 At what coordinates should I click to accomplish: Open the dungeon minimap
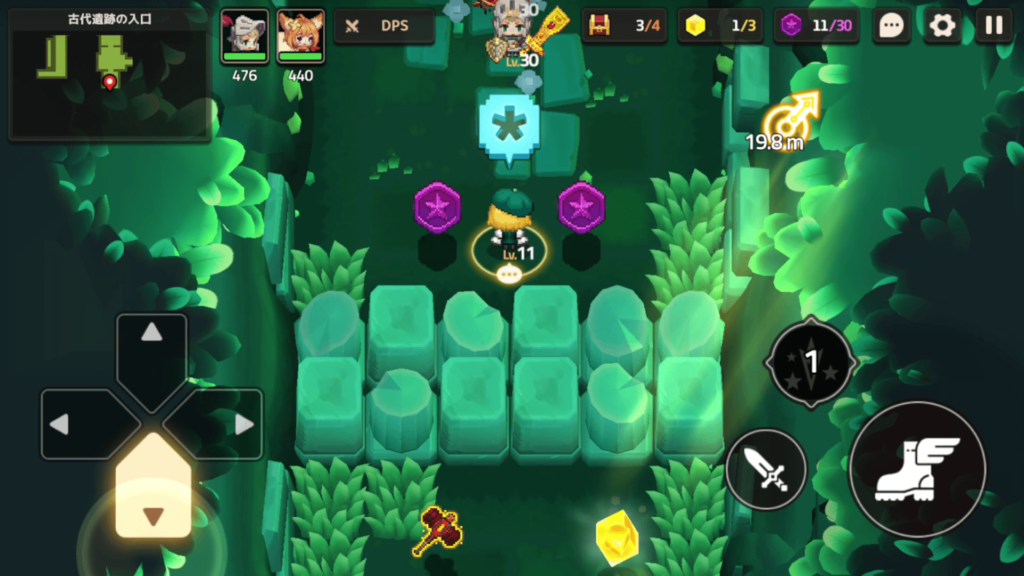108,72
